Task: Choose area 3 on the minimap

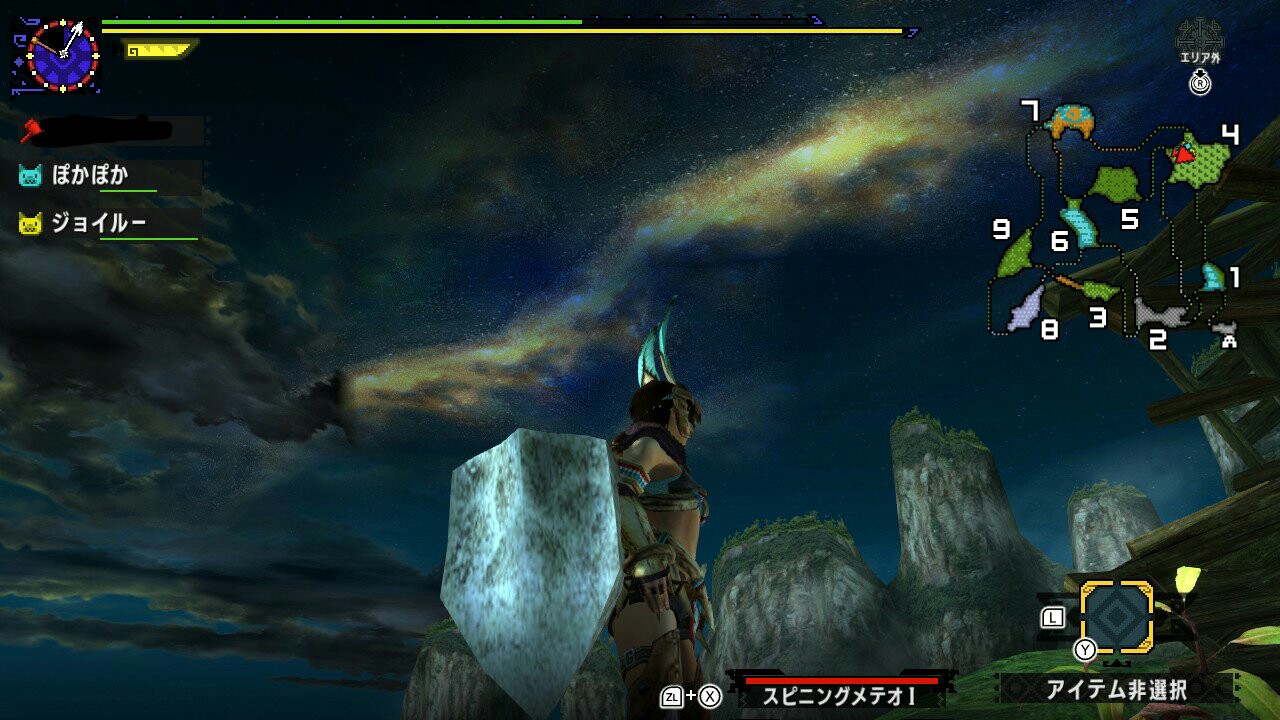Action: 1101,291
